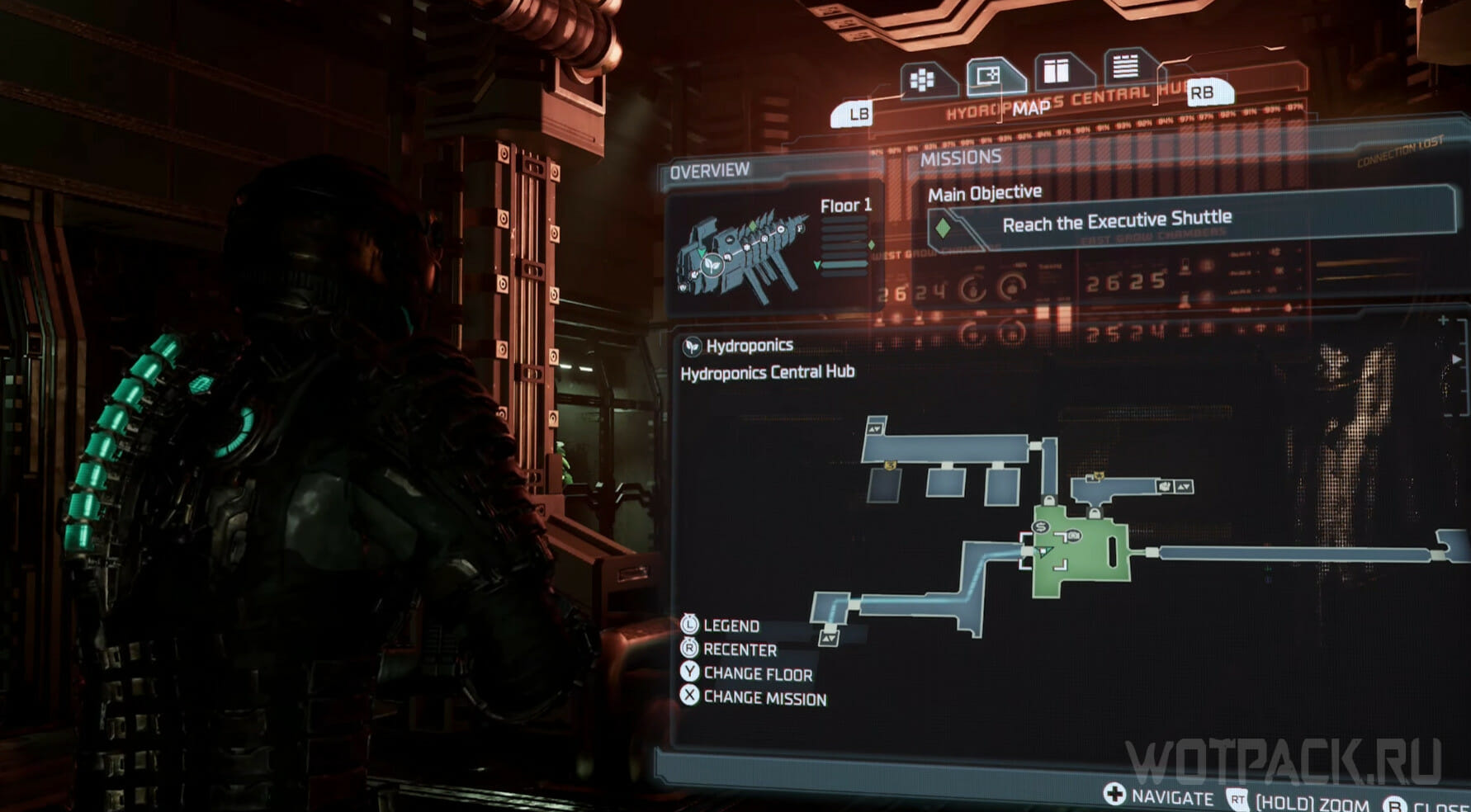
Task: Click the green objective diamond on ship overview
Action: [752, 225]
